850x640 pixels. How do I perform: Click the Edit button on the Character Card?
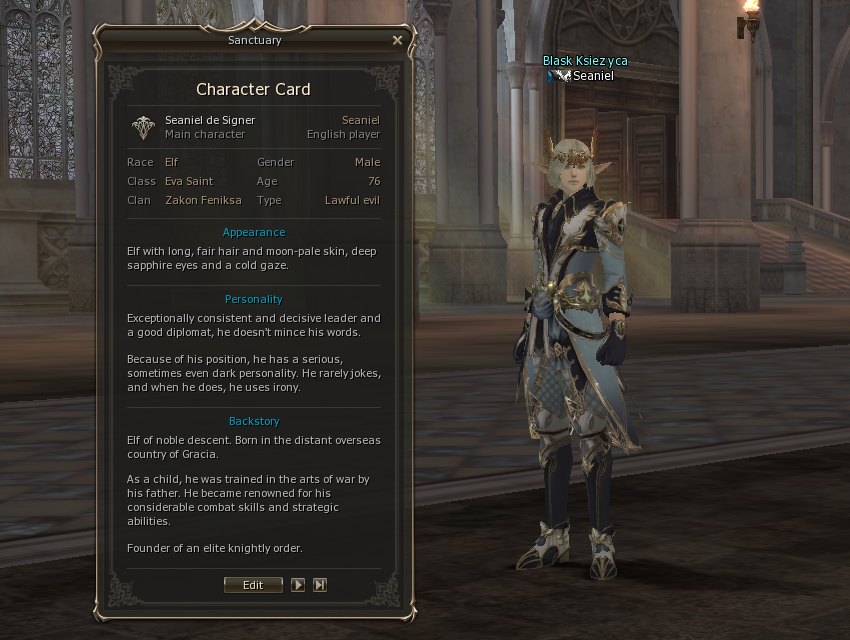(254, 585)
